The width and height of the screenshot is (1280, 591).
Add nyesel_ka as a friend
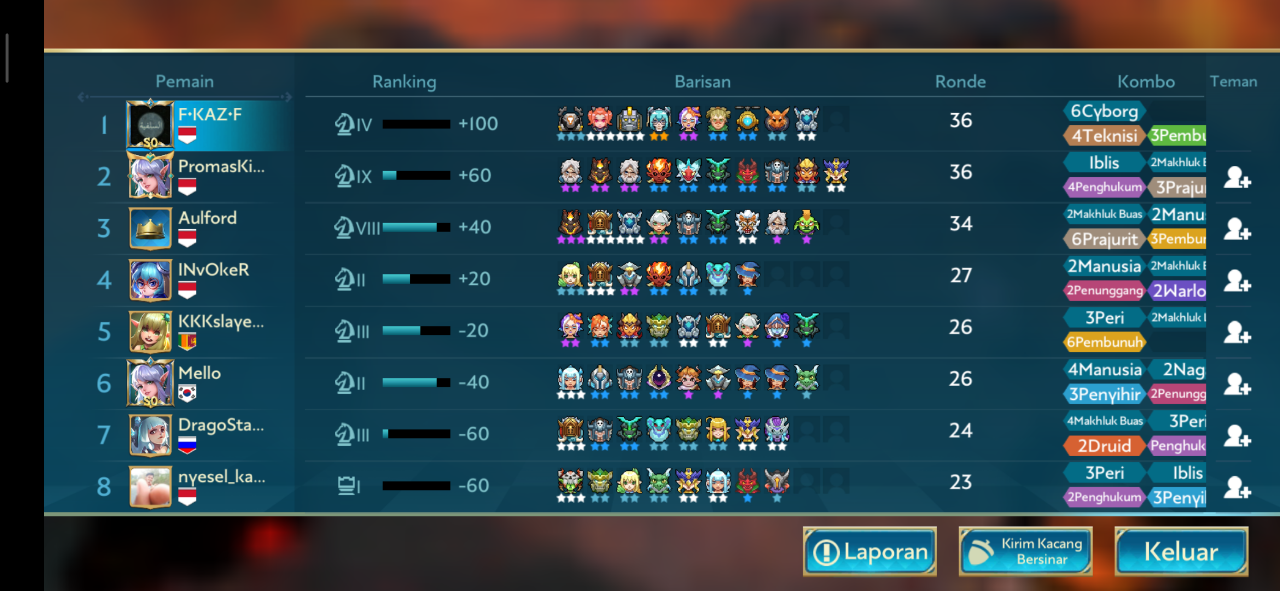[1237, 487]
